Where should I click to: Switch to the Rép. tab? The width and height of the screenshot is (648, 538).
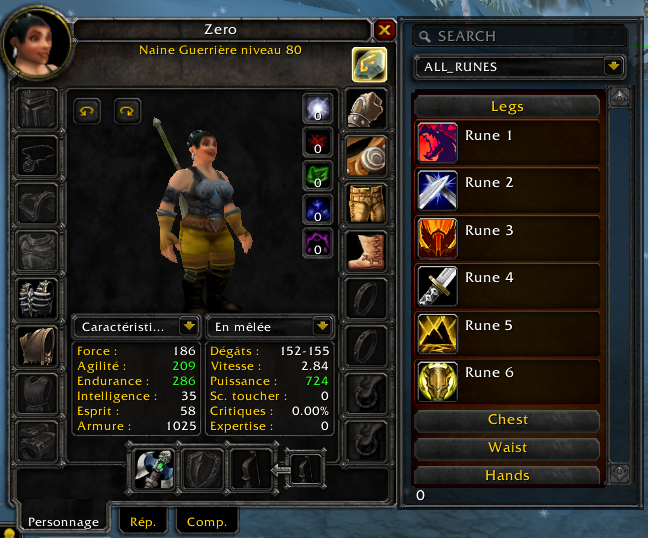point(142,521)
